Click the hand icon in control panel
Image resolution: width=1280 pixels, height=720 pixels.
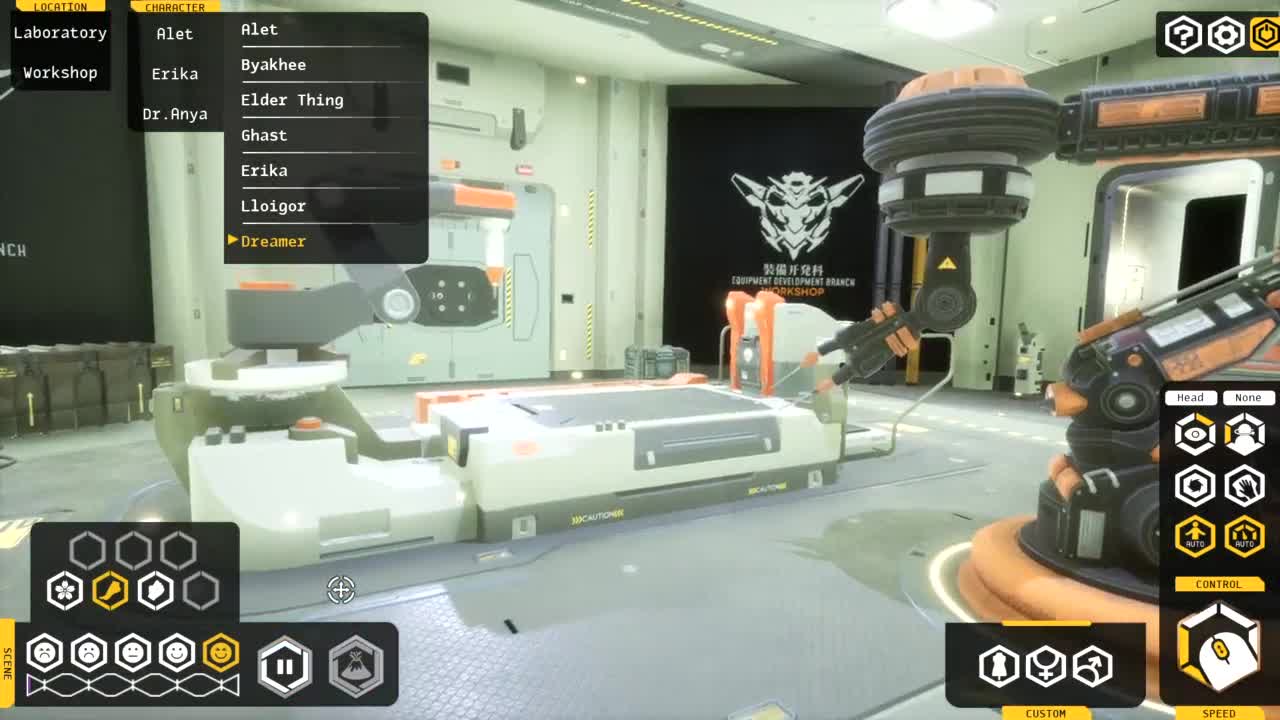(x=1245, y=486)
